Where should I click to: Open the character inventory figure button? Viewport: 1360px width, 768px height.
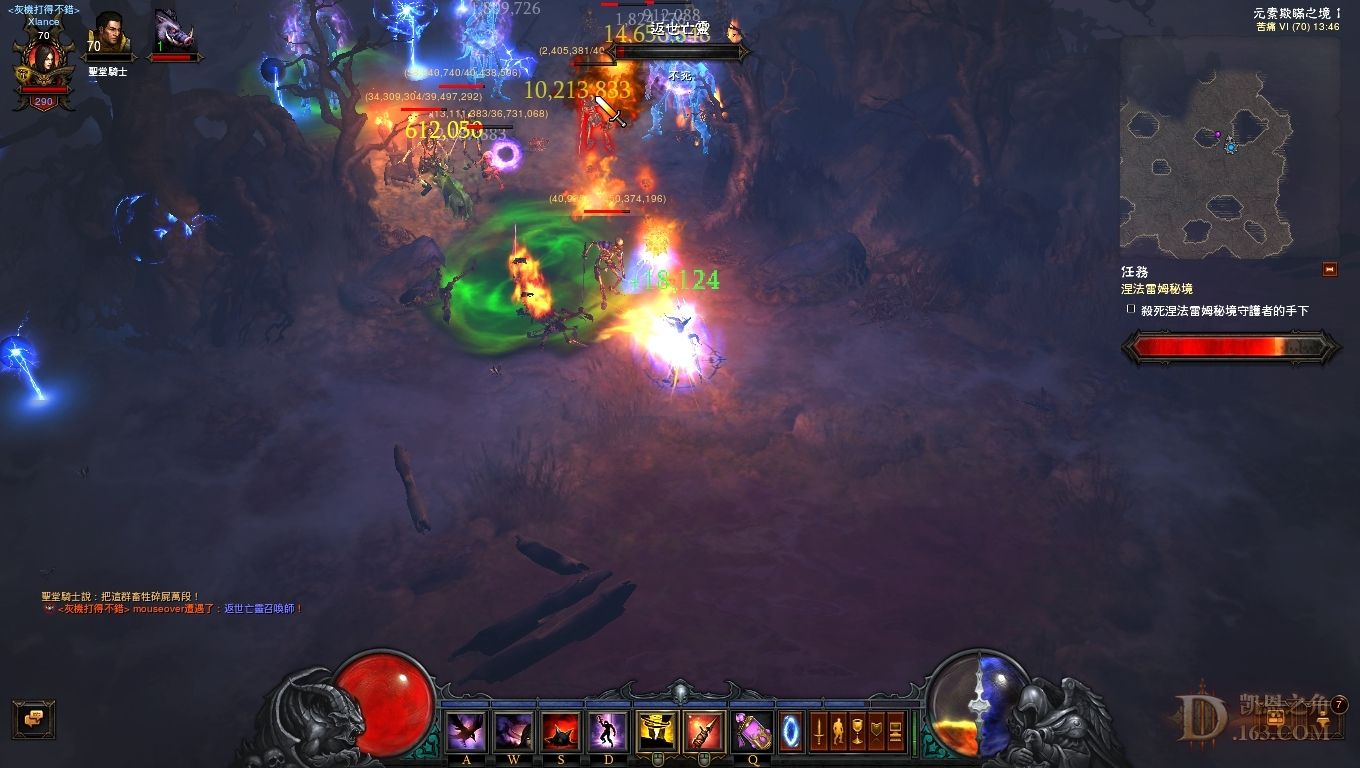tap(838, 731)
